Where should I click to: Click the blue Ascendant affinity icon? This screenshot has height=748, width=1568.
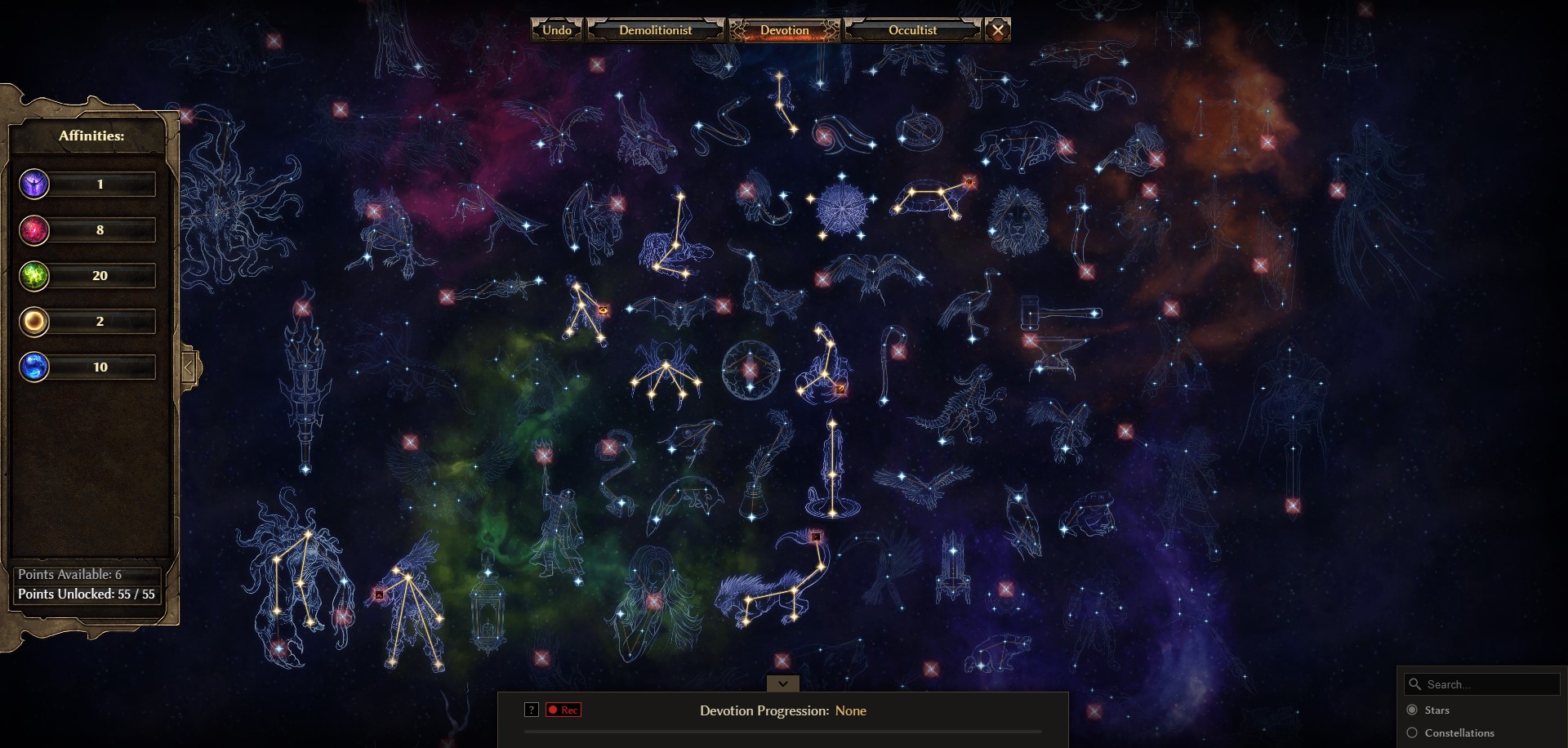pyautogui.click(x=34, y=367)
